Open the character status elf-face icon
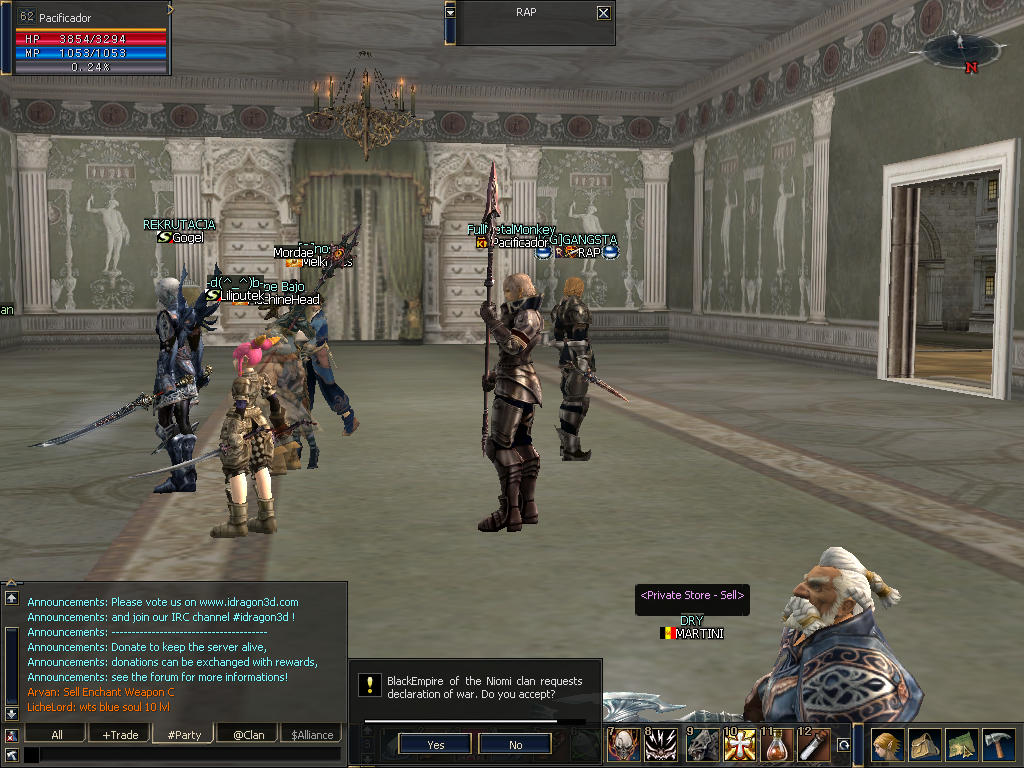This screenshot has height=768, width=1024. click(887, 746)
